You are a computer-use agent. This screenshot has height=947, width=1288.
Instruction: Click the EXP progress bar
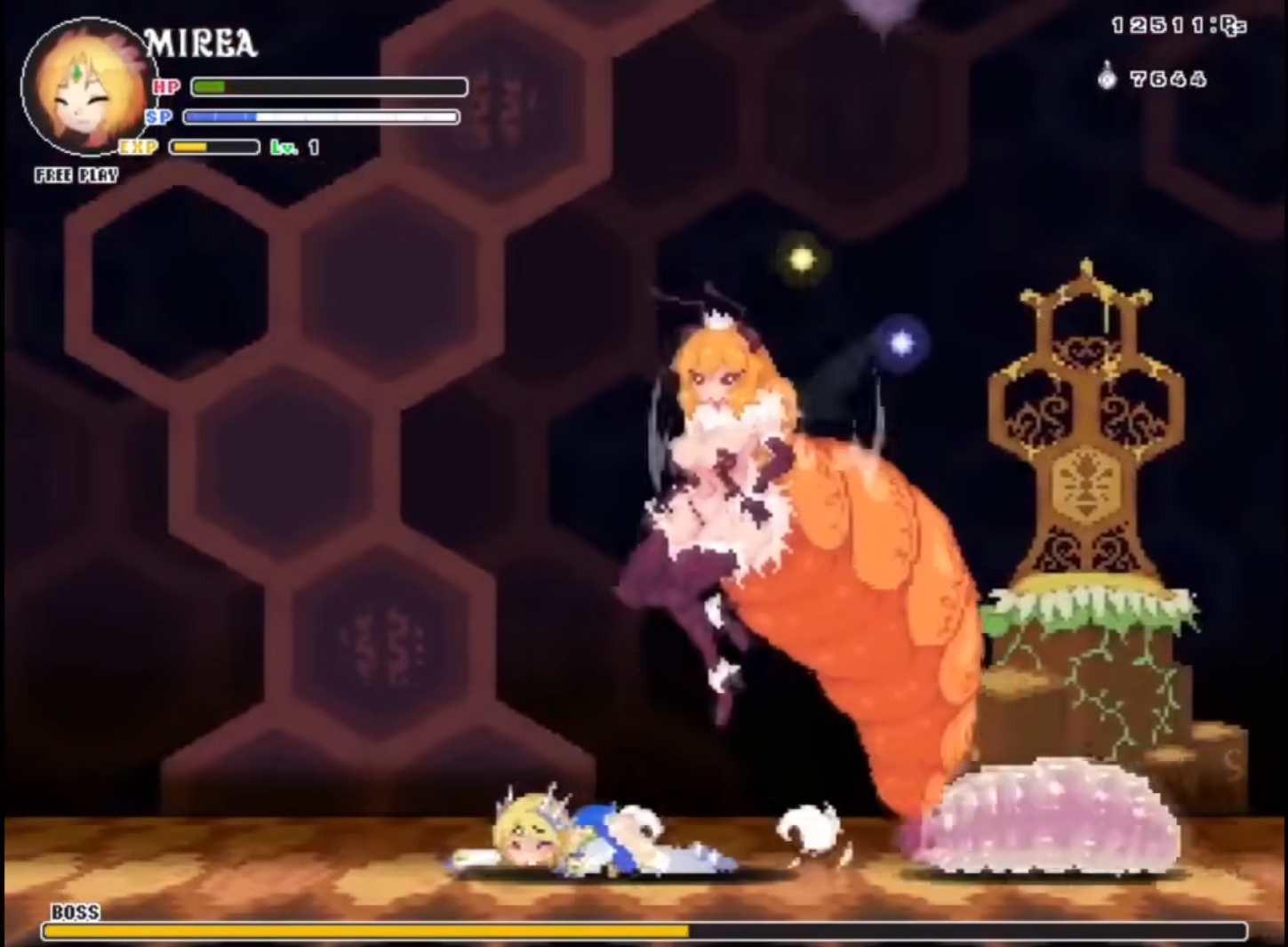point(213,148)
